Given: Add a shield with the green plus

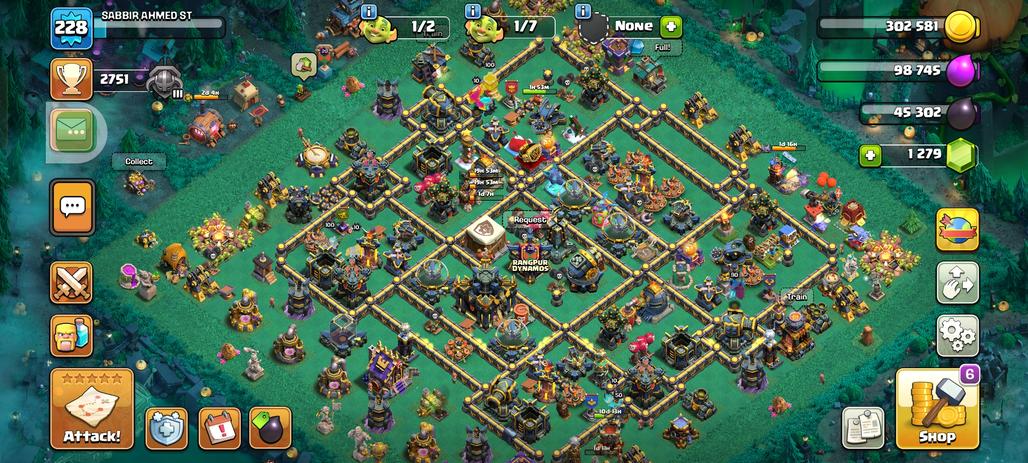Looking at the screenshot, I should pos(669,26).
